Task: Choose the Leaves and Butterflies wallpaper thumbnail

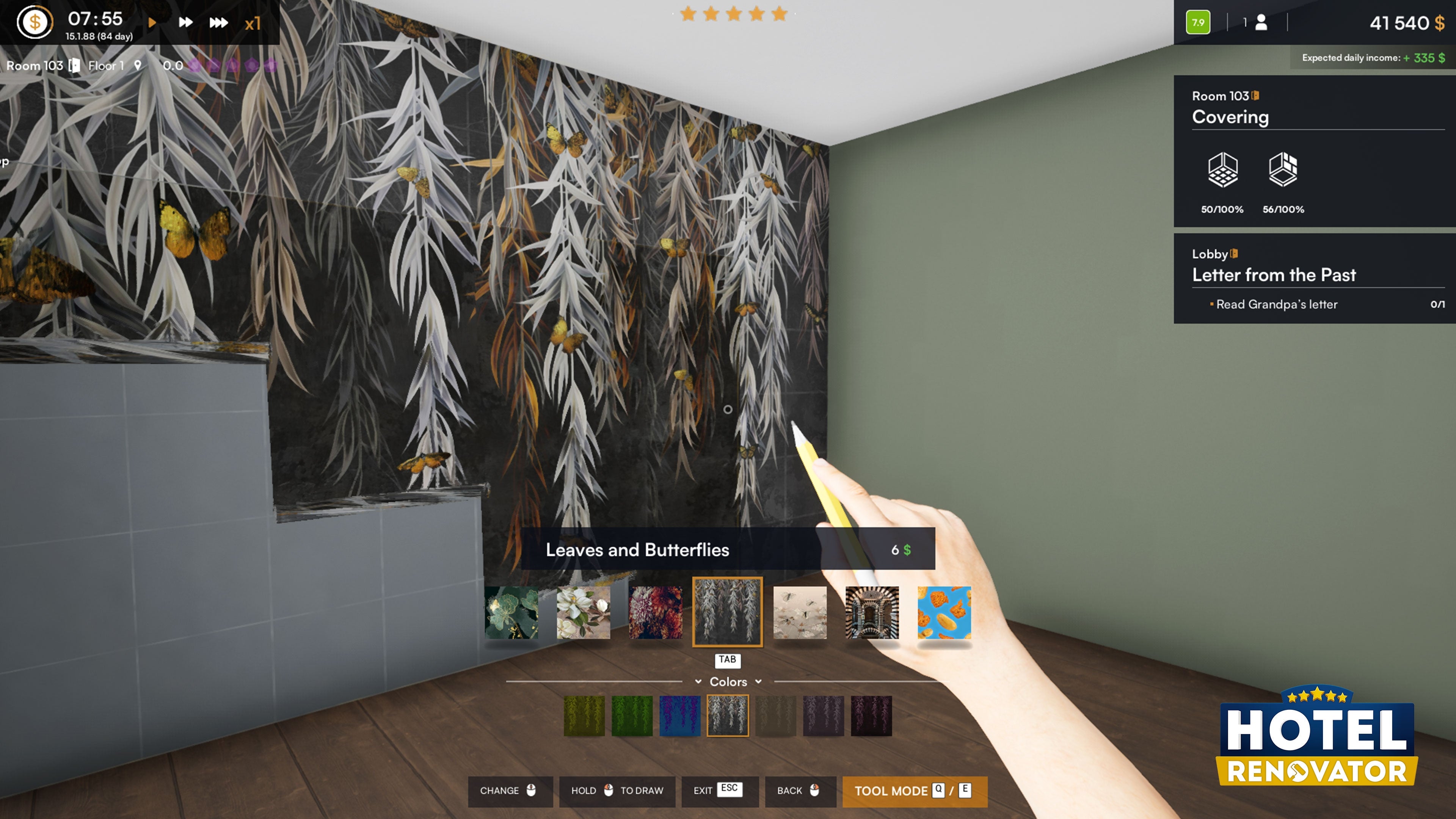Action: (x=728, y=612)
